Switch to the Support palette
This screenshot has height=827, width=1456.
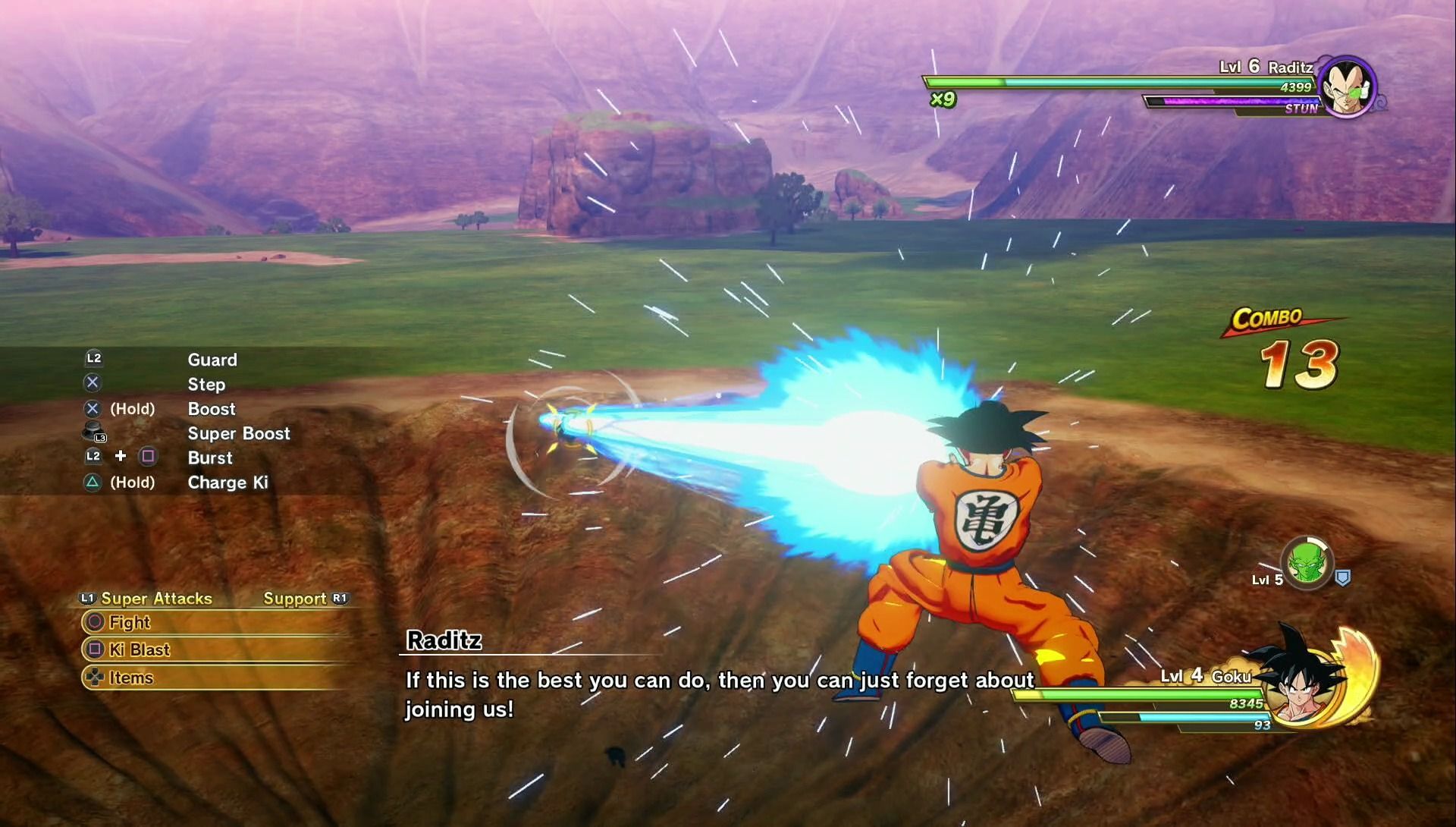point(295,599)
